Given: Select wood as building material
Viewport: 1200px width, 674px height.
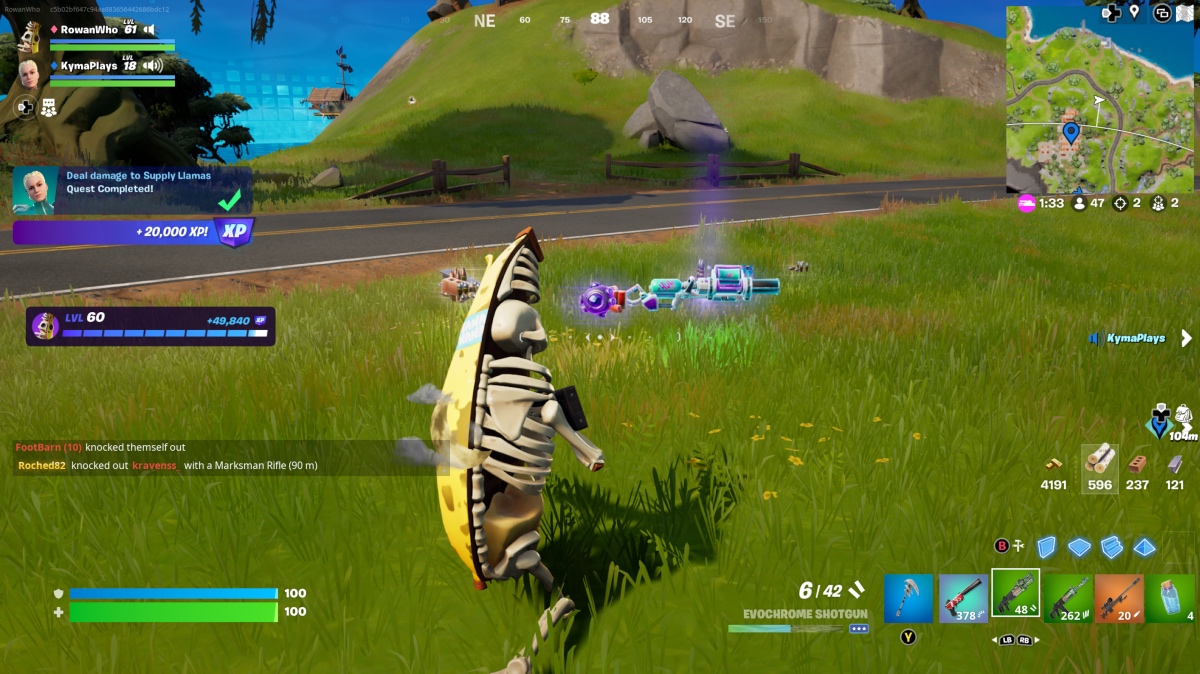Looking at the screenshot, I should tap(1100, 461).
